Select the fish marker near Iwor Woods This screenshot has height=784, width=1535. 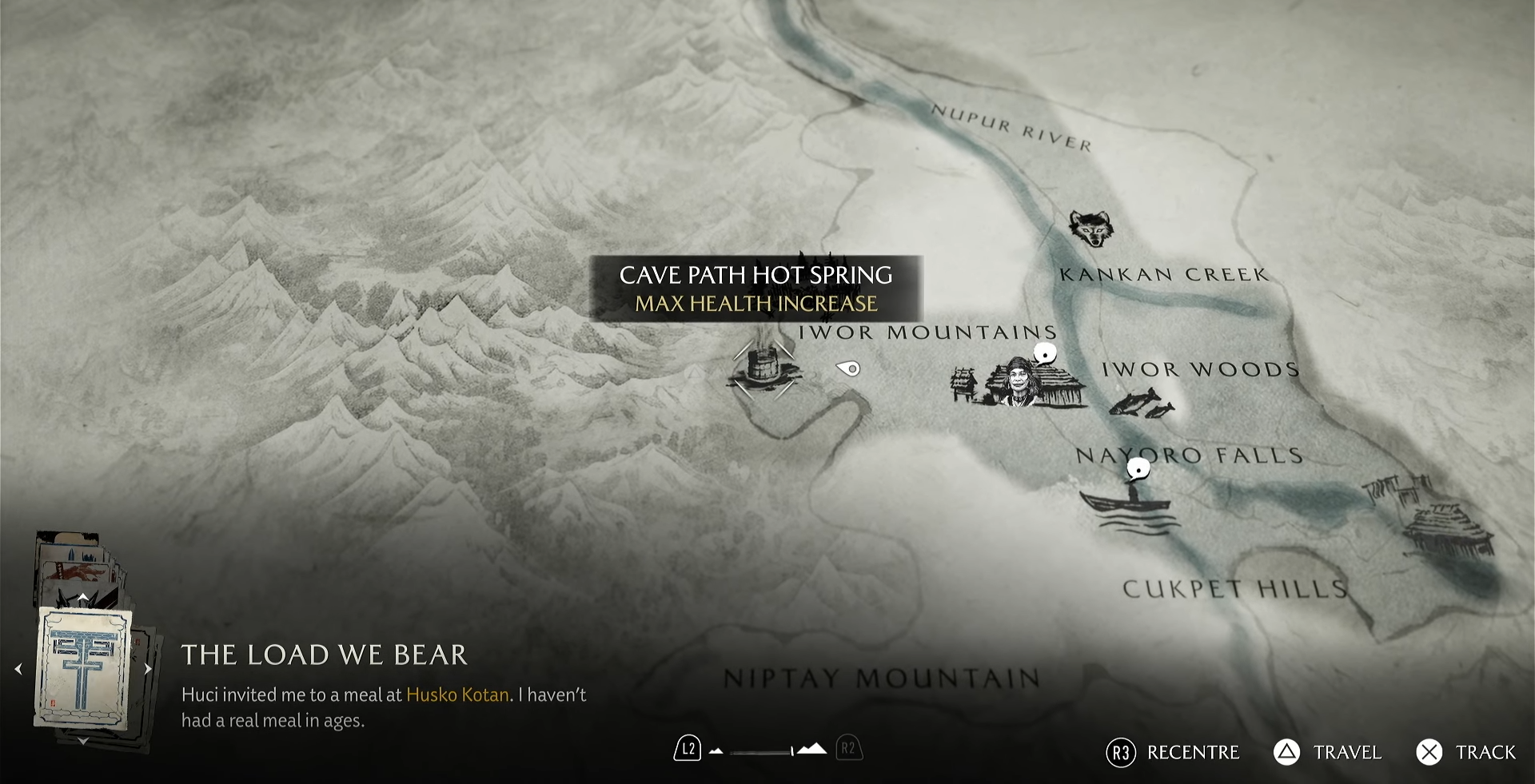pos(1142,403)
